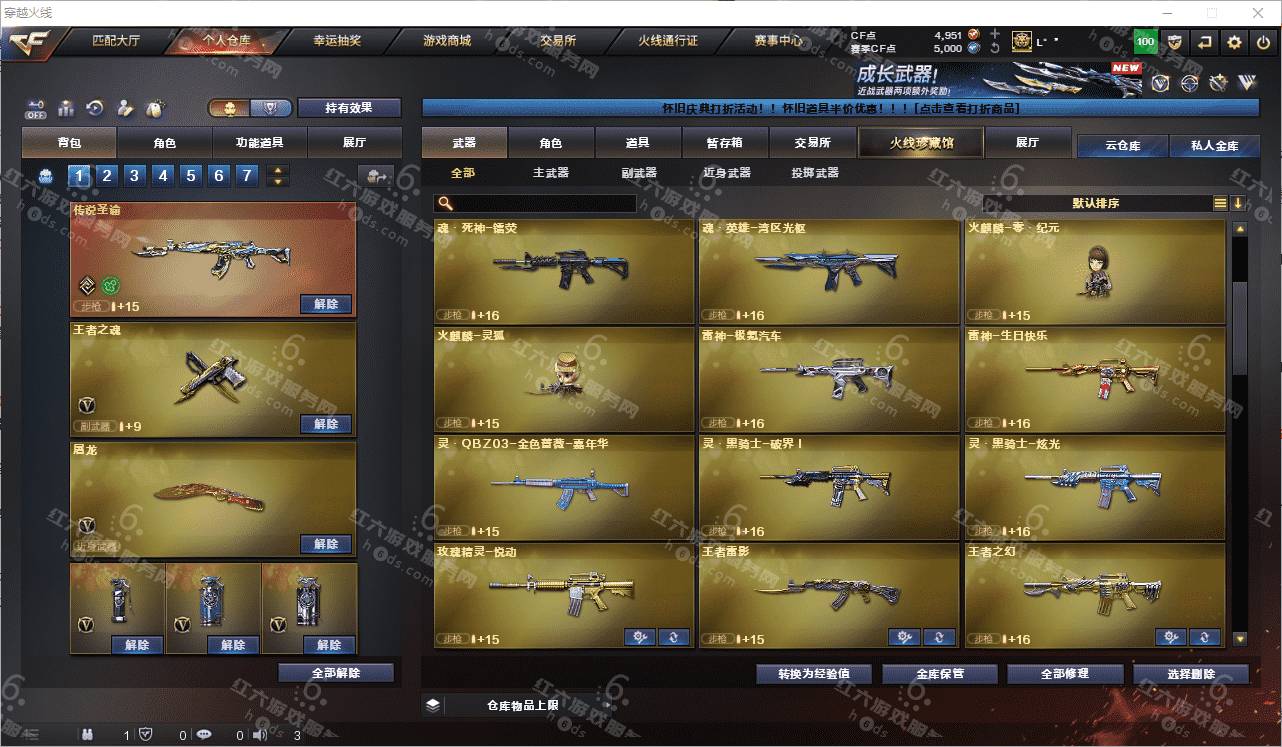Open the 默认排序 sort dropdown
Image resolution: width=1282 pixels, height=747 pixels.
point(1096,203)
